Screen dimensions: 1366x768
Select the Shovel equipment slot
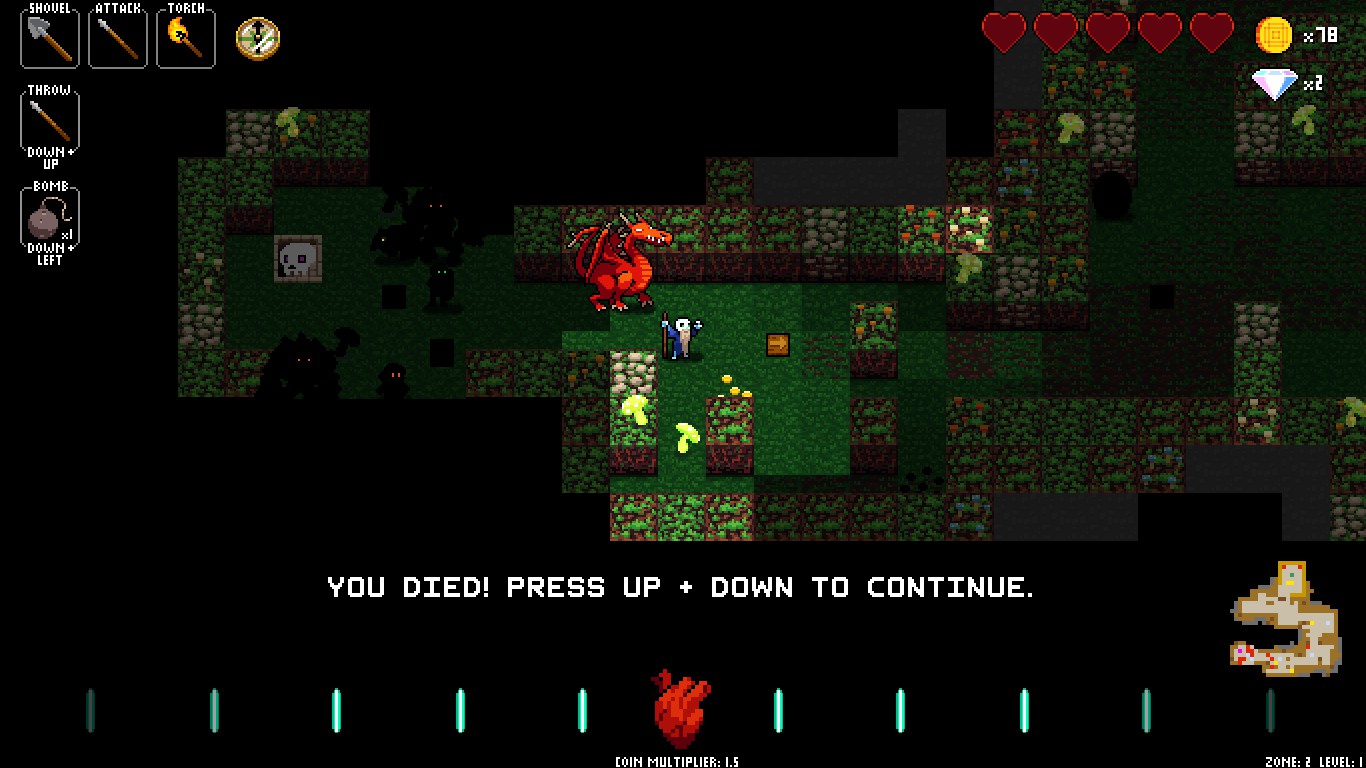[x=50, y=37]
